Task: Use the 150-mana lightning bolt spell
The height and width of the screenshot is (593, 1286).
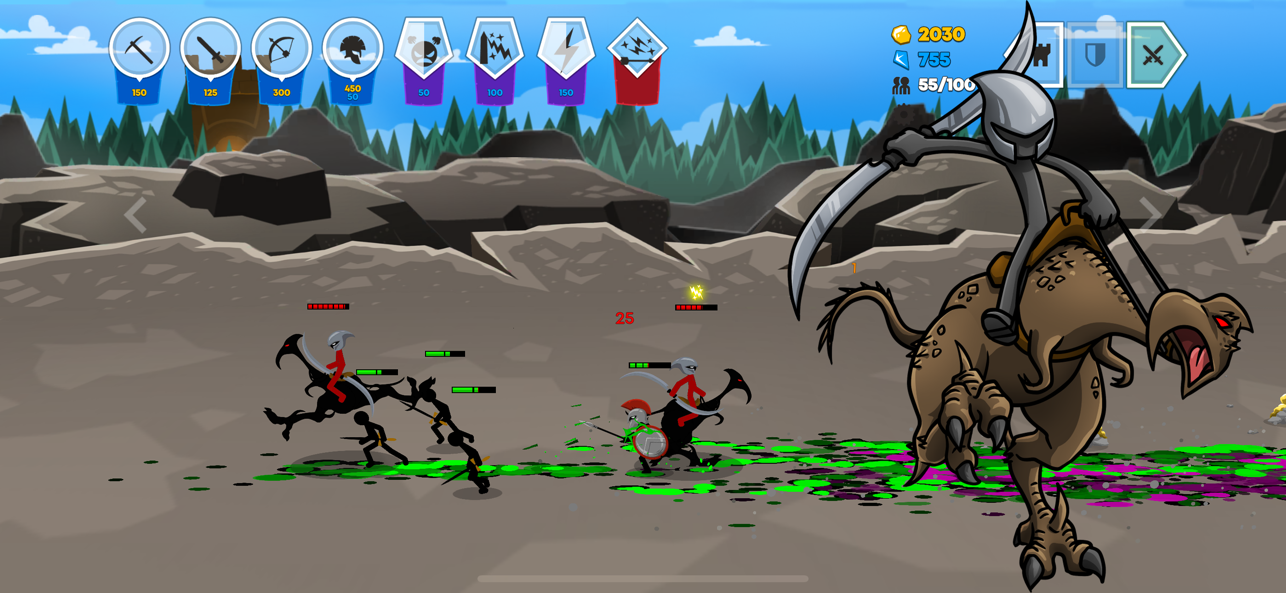Action: (566, 50)
